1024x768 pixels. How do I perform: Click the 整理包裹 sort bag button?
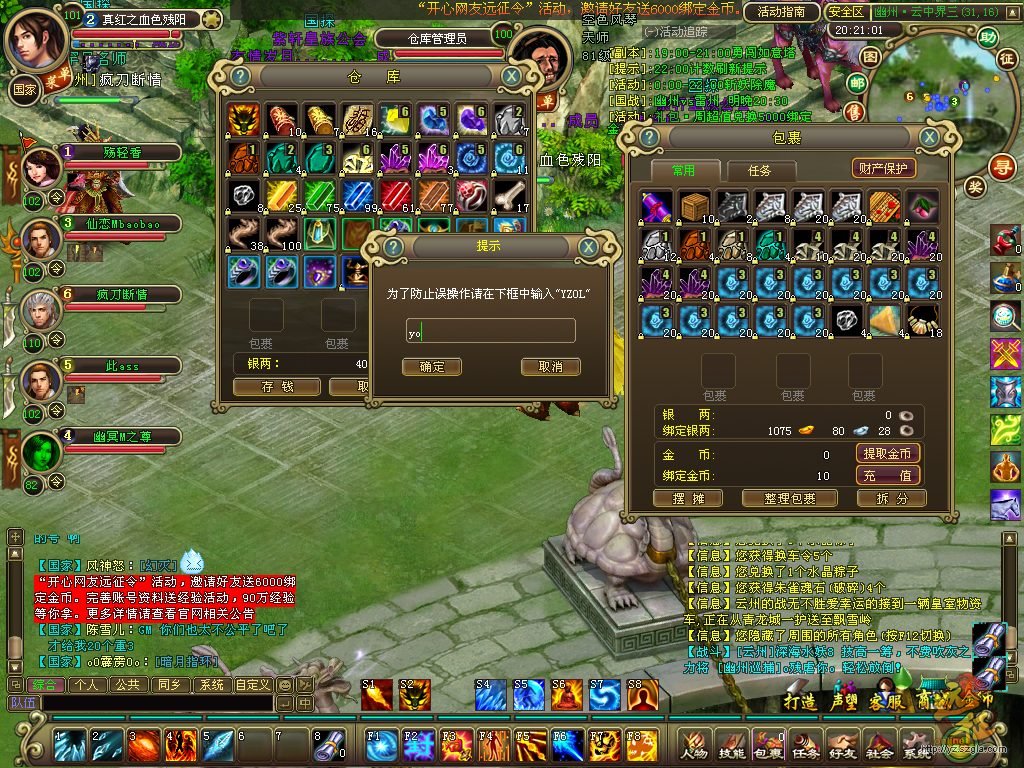[788, 498]
